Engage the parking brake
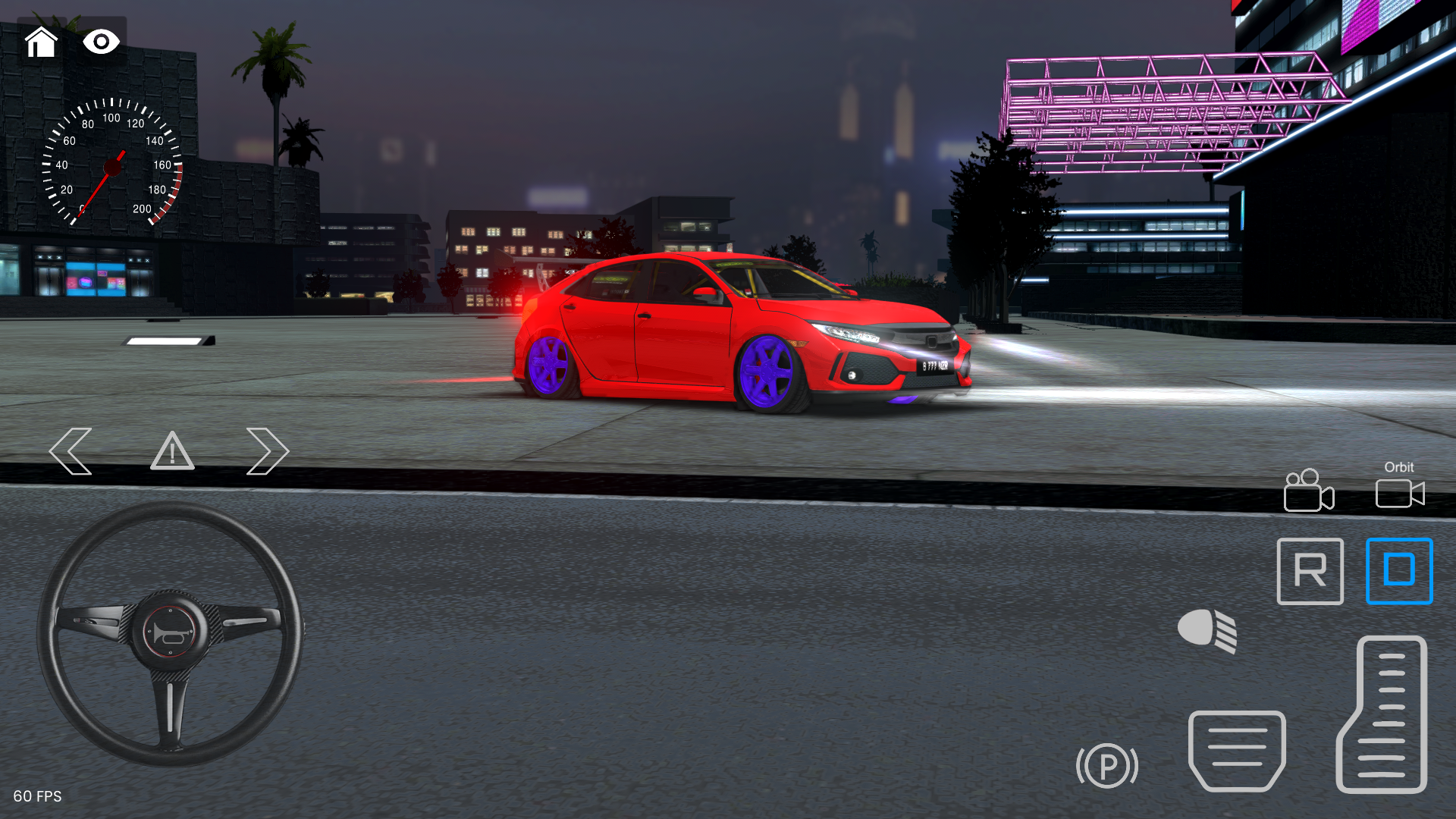 pos(1107,766)
